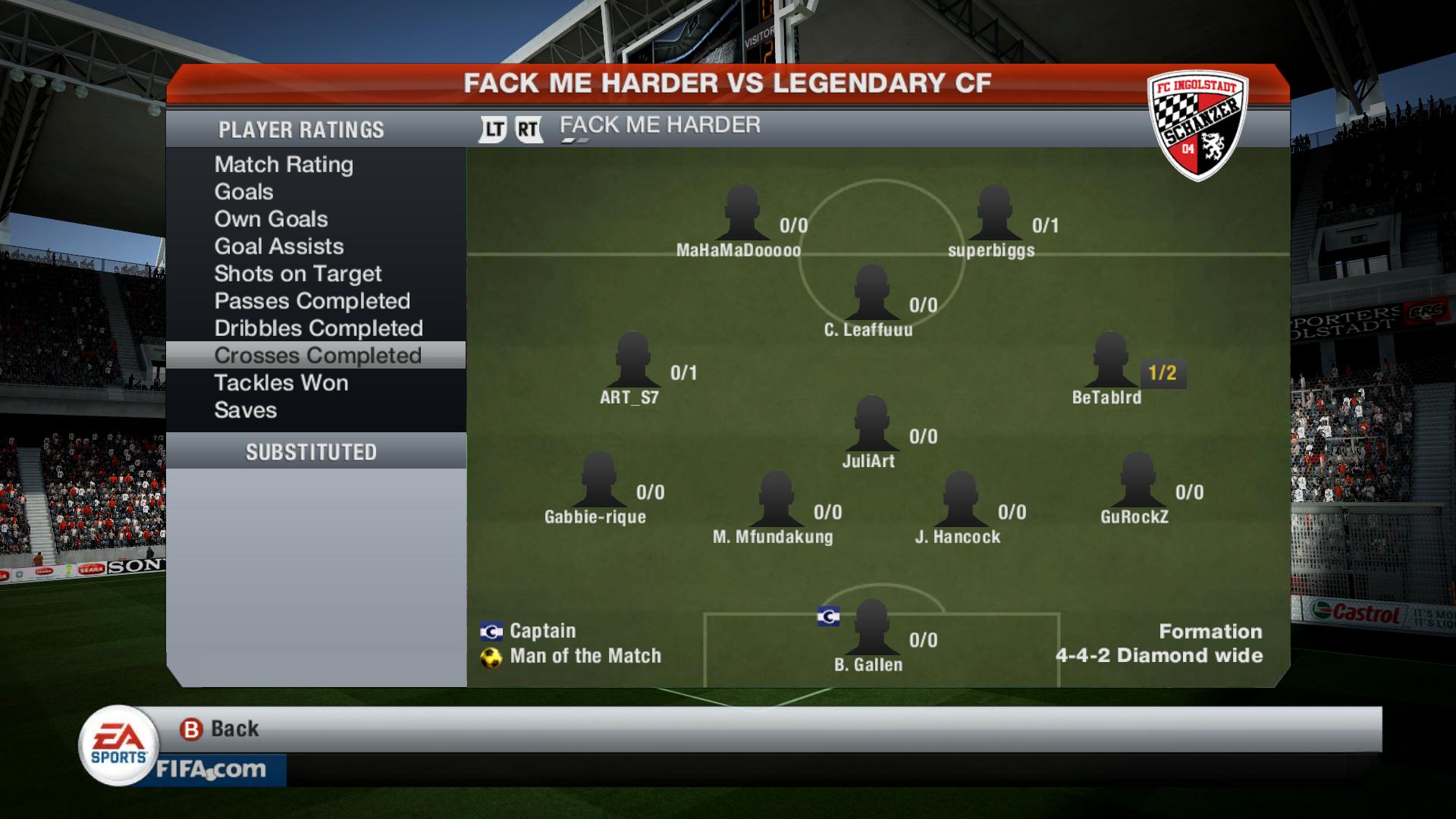
Task: Choose the Goals stat entry
Action: click(243, 192)
